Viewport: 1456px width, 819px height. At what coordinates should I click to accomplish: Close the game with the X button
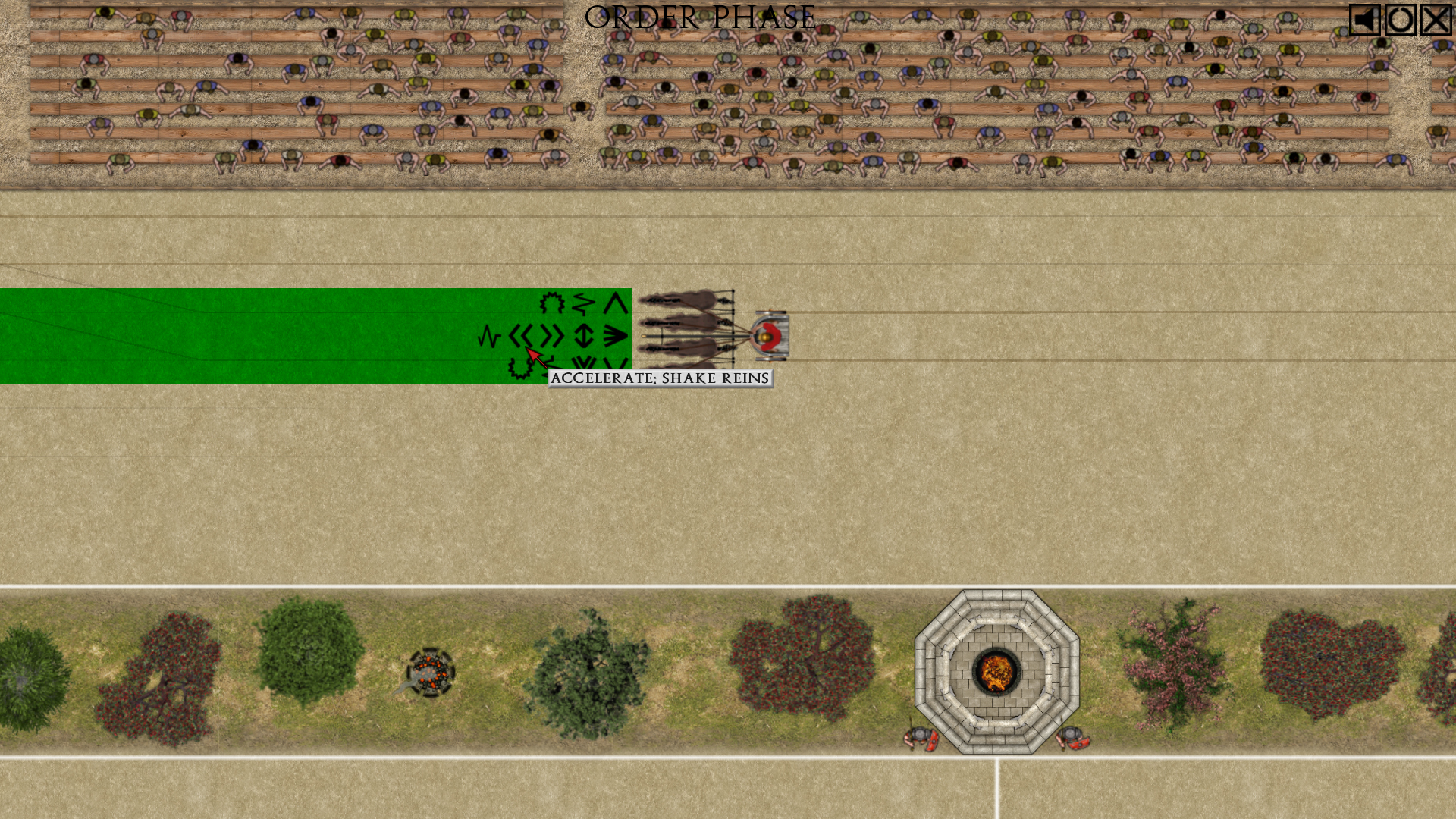tap(1436, 20)
